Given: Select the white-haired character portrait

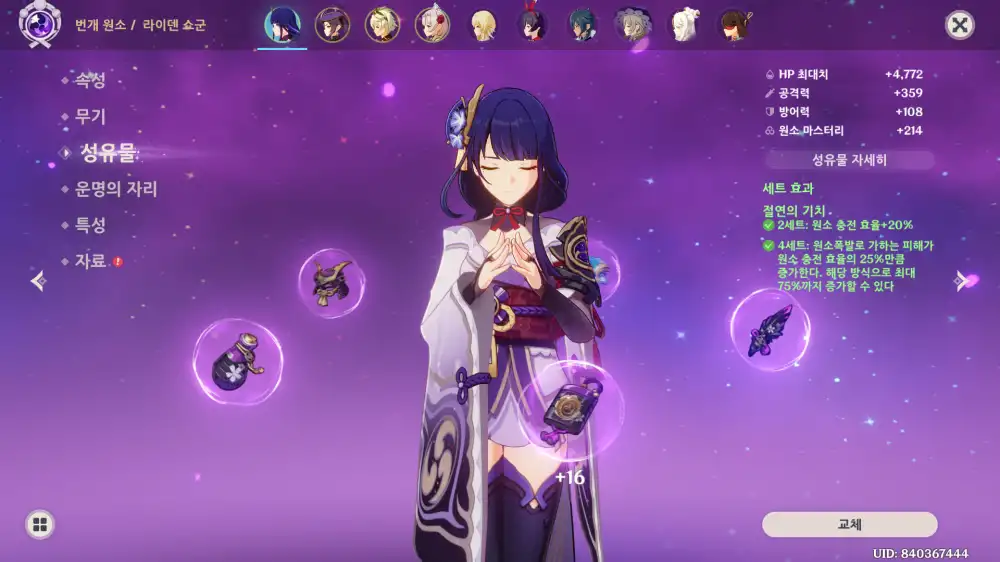Looking at the screenshot, I should [684, 25].
